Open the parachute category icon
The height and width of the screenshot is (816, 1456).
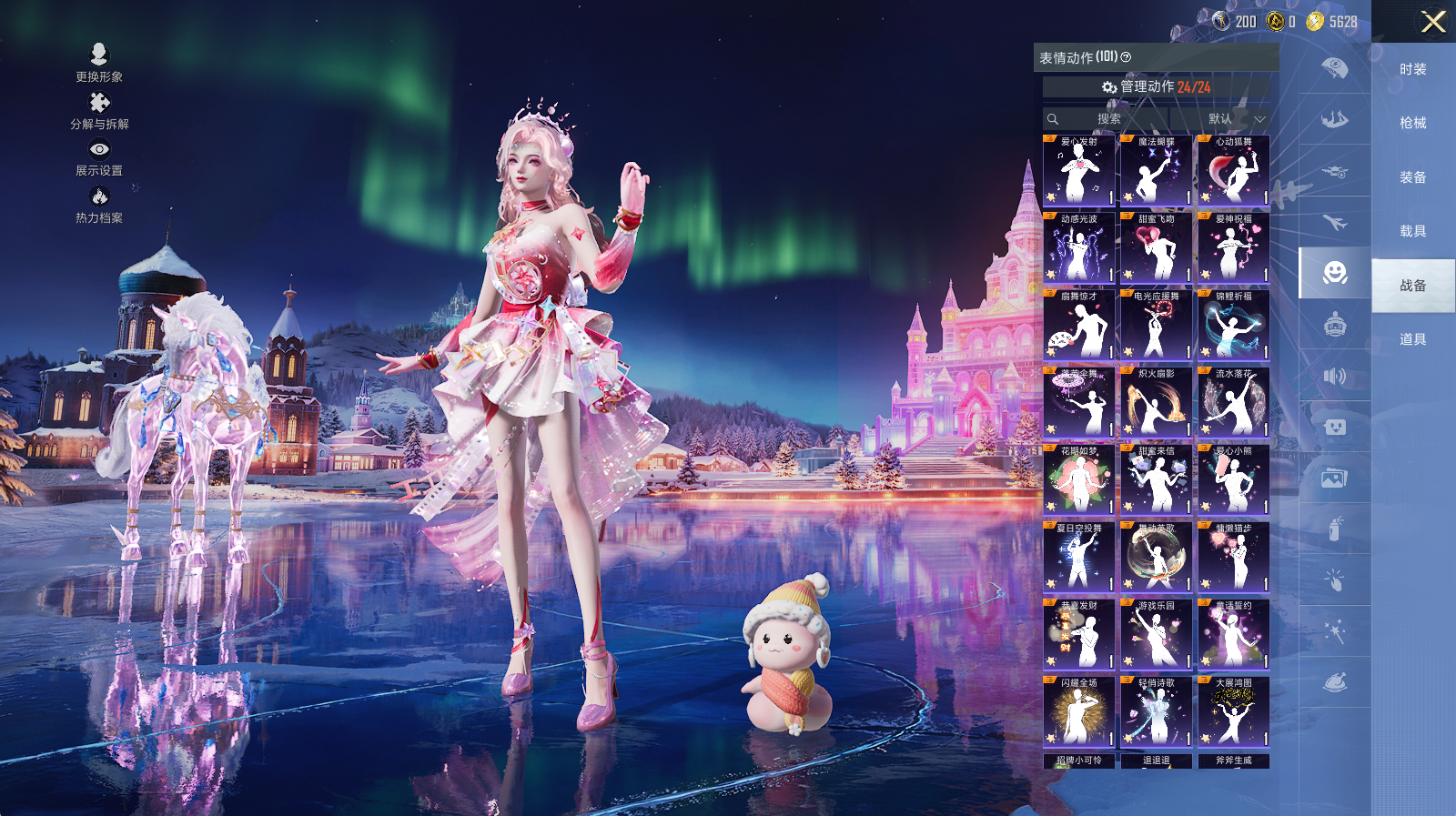pyautogui.click(x=1335, y=68)
